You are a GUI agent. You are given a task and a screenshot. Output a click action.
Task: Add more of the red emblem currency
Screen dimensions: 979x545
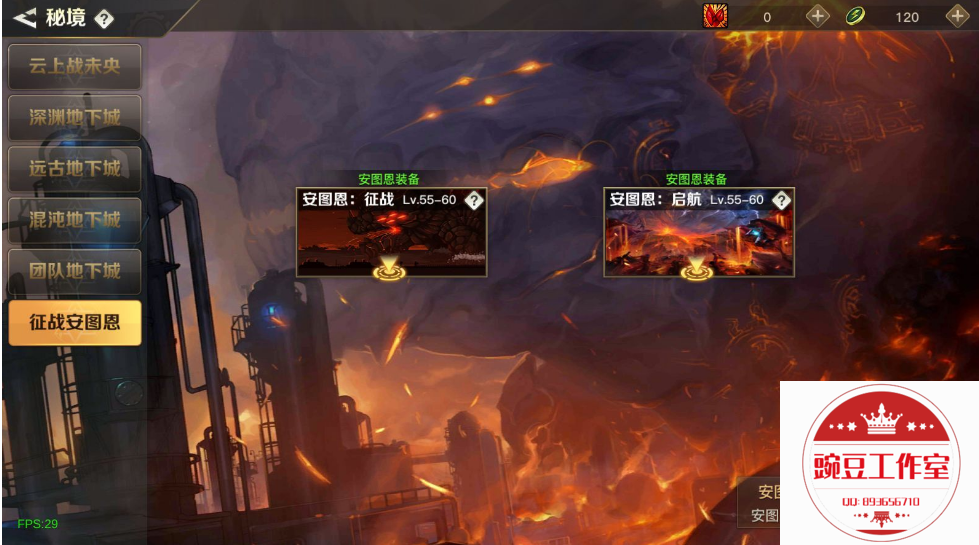point(818,16)
